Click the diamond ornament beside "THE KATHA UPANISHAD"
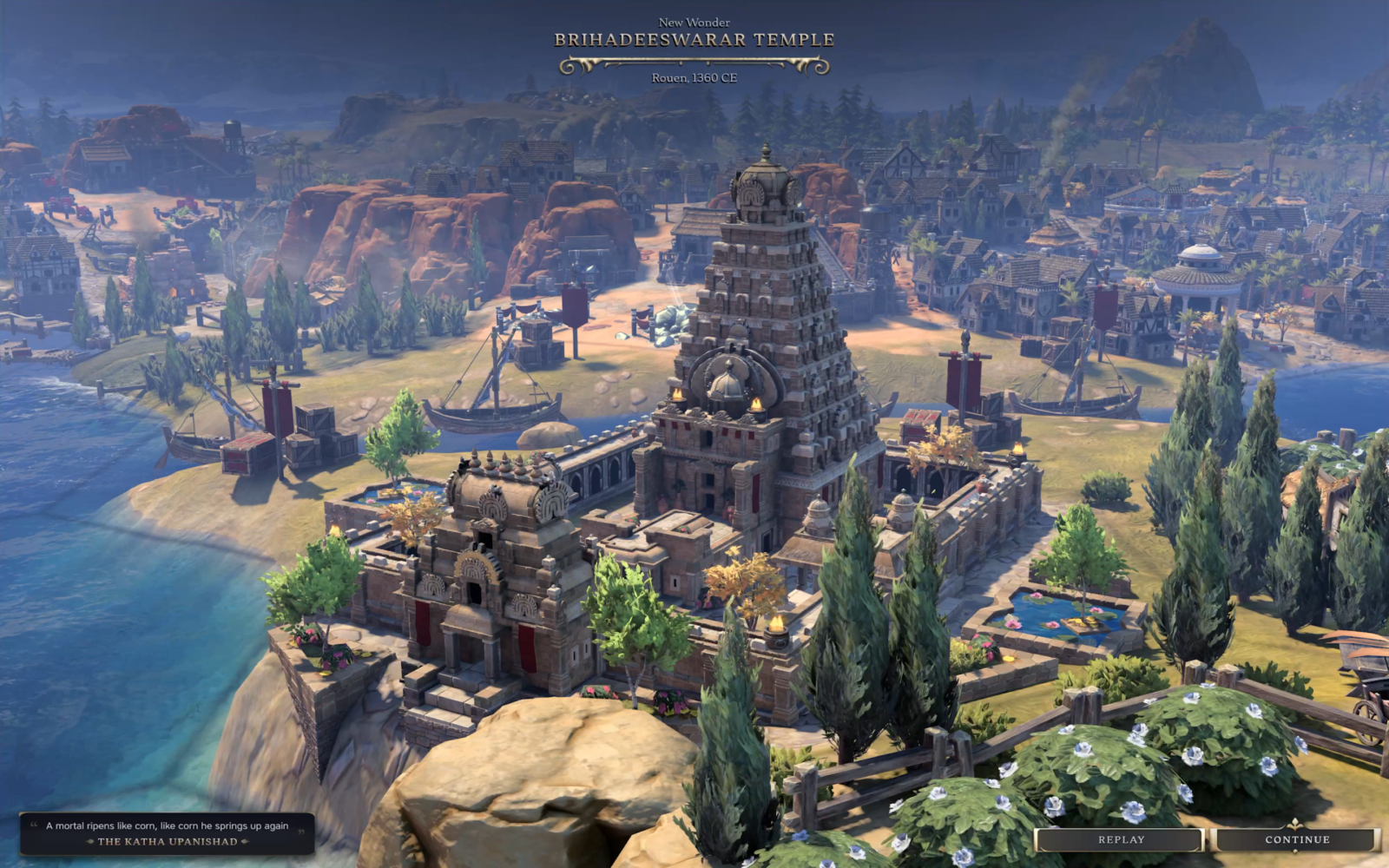The width and height of the screenshot is (1389, 868). [x=90, y=842]
